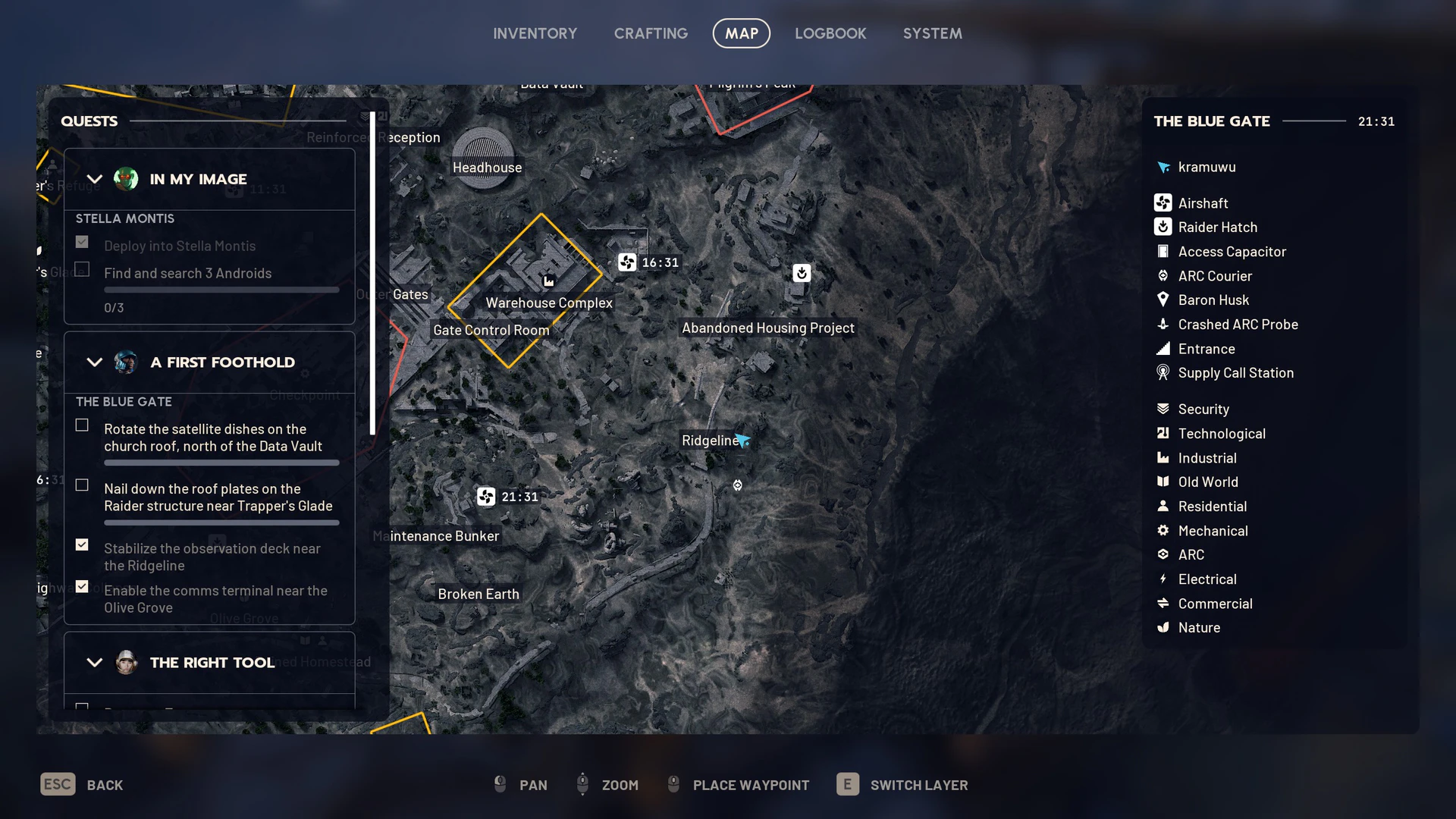Select the Security loot category
1456x819 pixels.
coord(1203,409)
